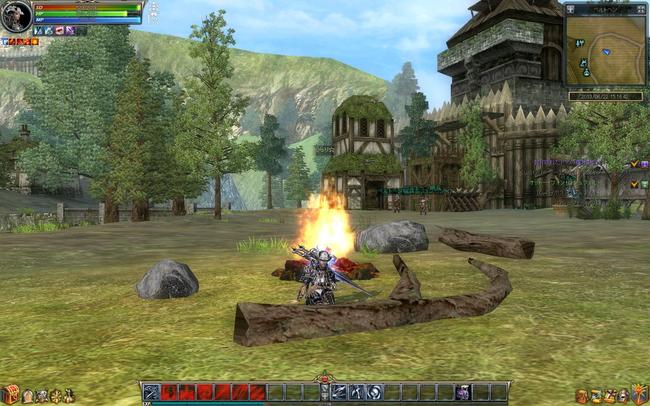The height and width of the screenshot is (406, 650).
Task: Open the red chest icon at bottom left
Action: pos(11,394)
